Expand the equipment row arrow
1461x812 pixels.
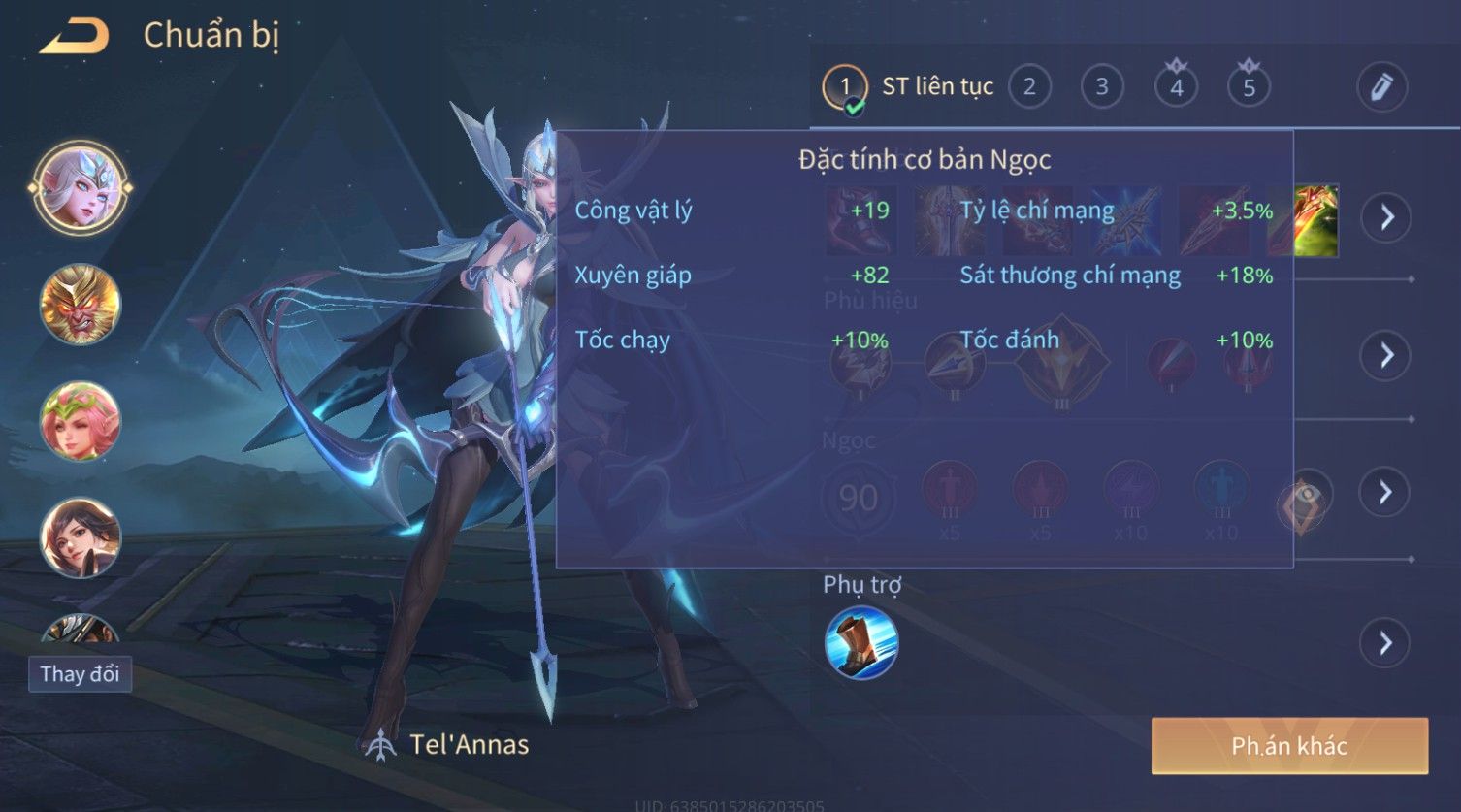coord(1386,217)
